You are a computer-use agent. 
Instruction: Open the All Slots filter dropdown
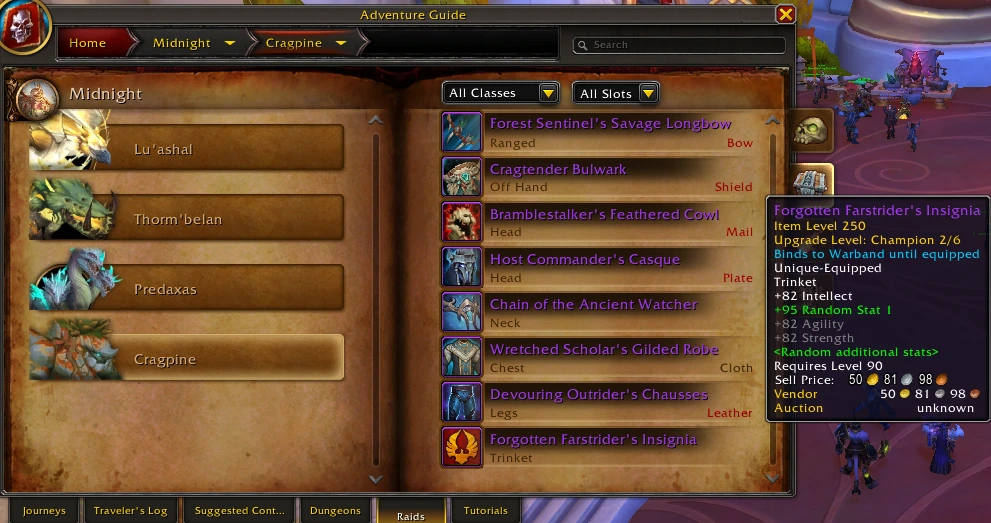click(x=615, y=93)
